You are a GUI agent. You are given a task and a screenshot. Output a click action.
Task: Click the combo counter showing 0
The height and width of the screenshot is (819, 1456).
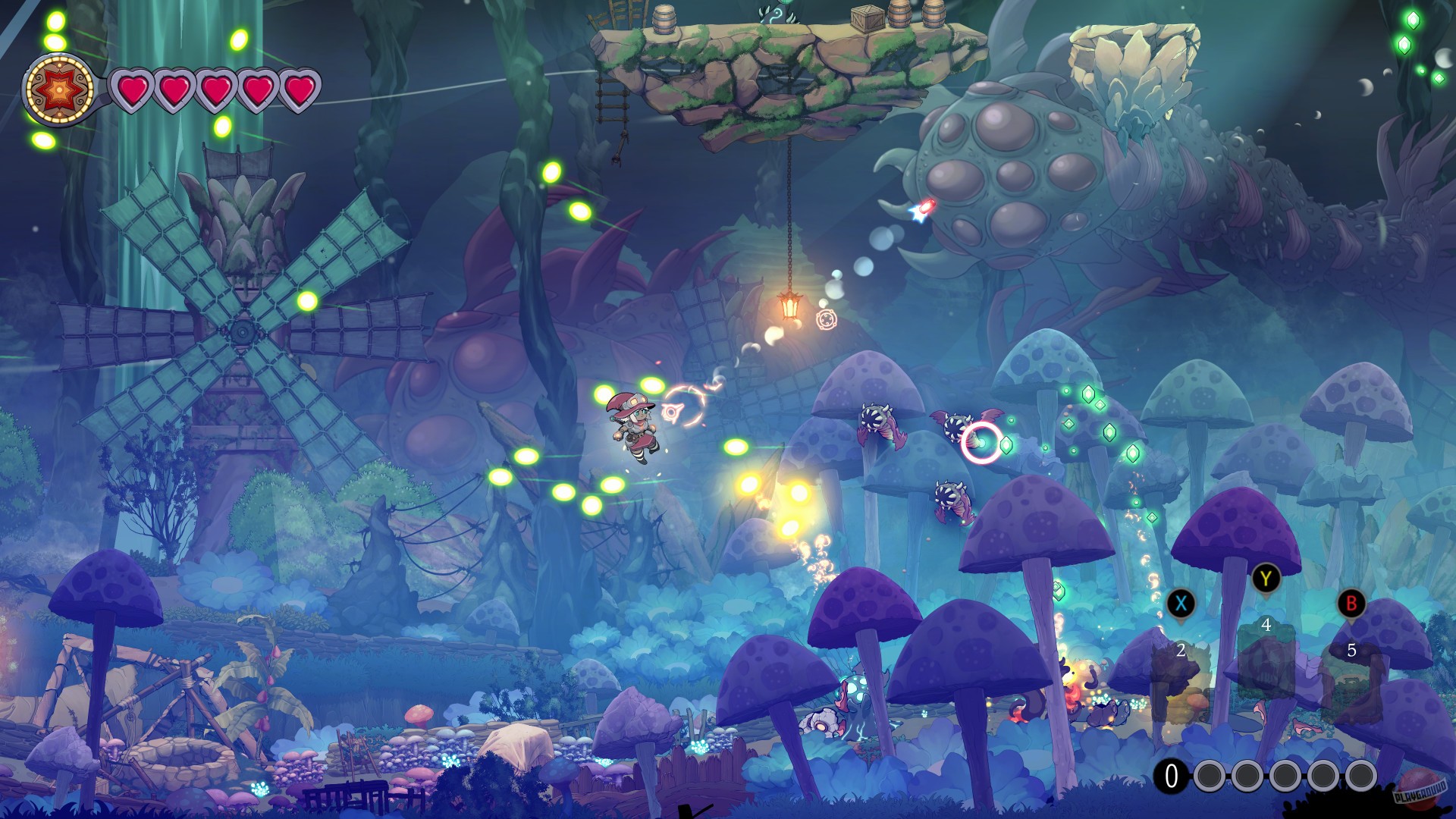click(1171, 775)
